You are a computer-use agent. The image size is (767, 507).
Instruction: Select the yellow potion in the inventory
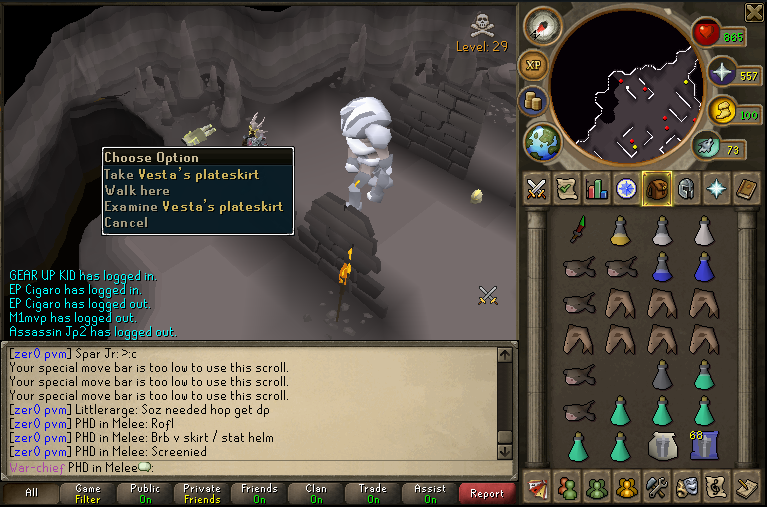(x=620, y=231)
